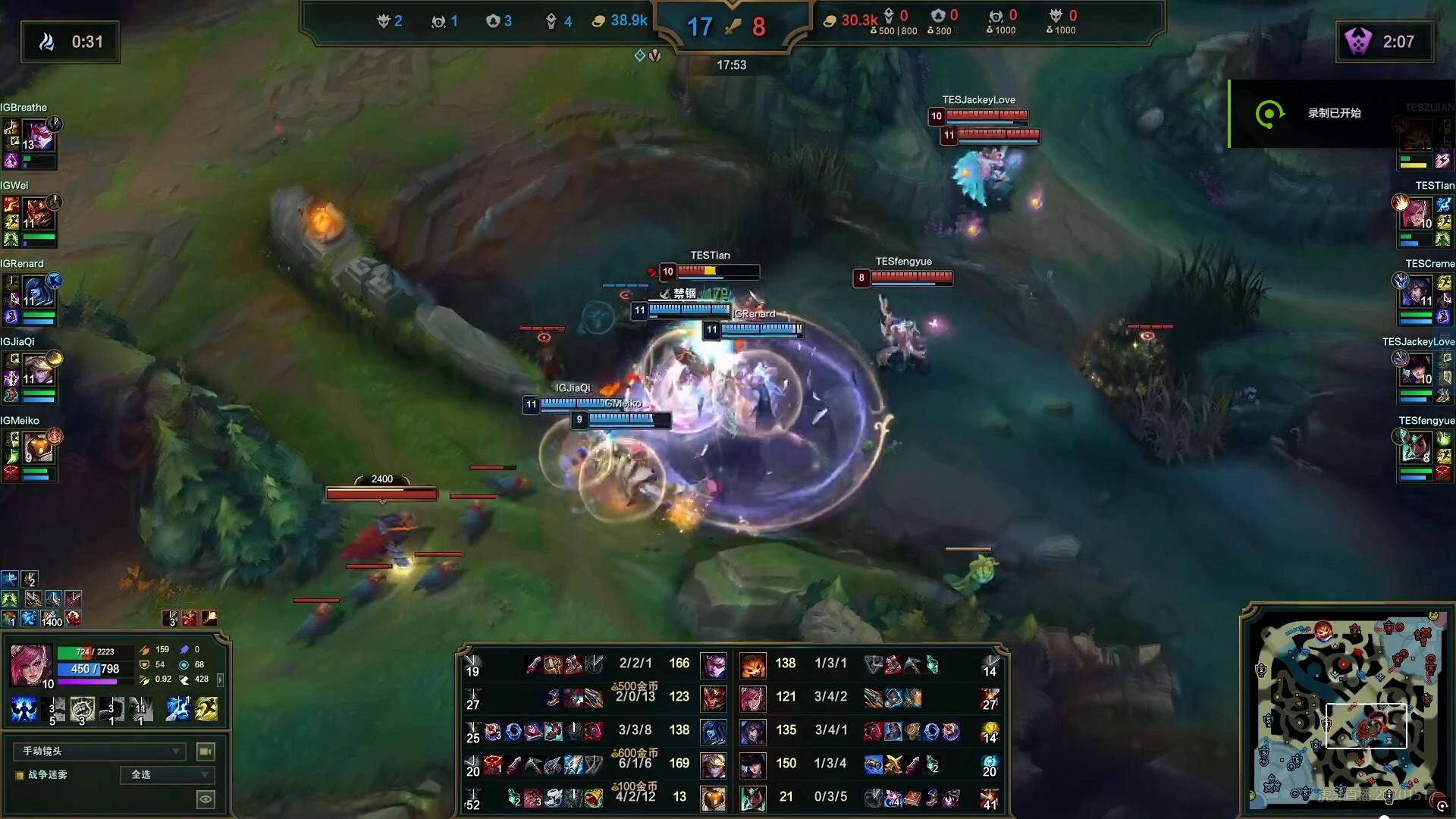This screenshot has width=1456, height=819.
Task: Click the 6/1/6 champion portrait in scoreboard
Action: pos(713,764)
